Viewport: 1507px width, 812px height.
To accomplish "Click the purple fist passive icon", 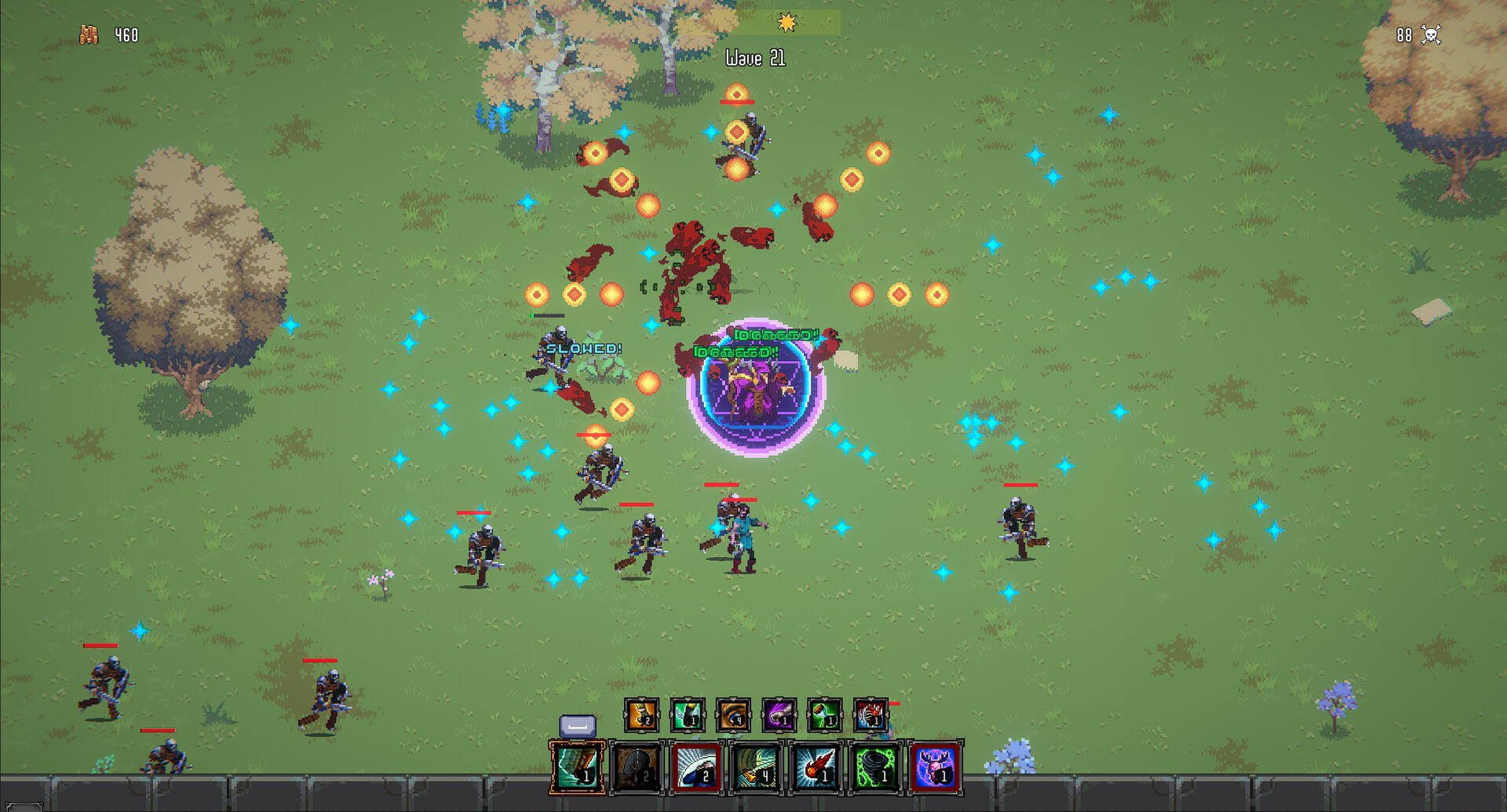I will coord(779,715).
